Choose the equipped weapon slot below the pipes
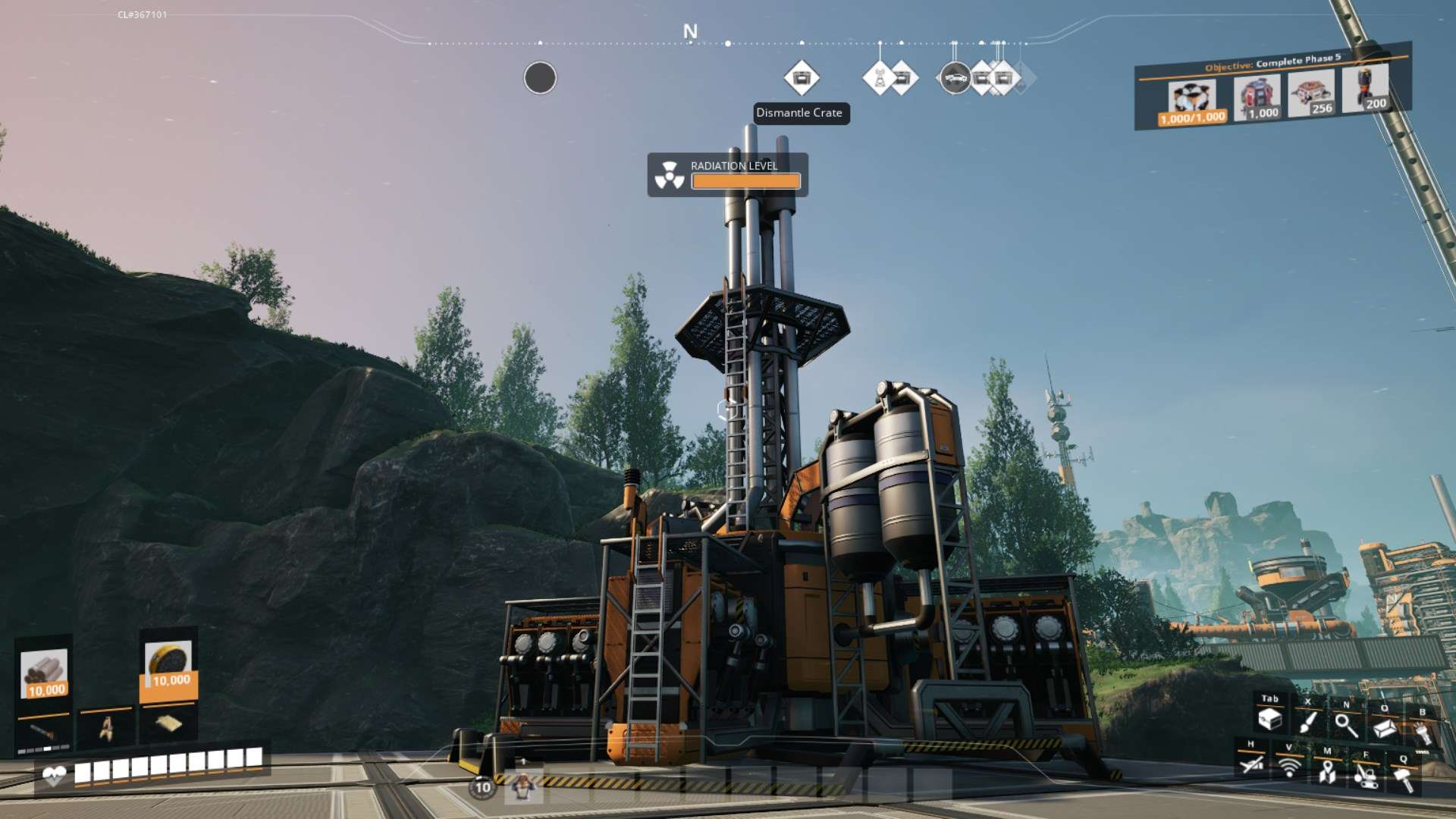The height and width of the screenshot is (819, 1456). click(44, 732)
